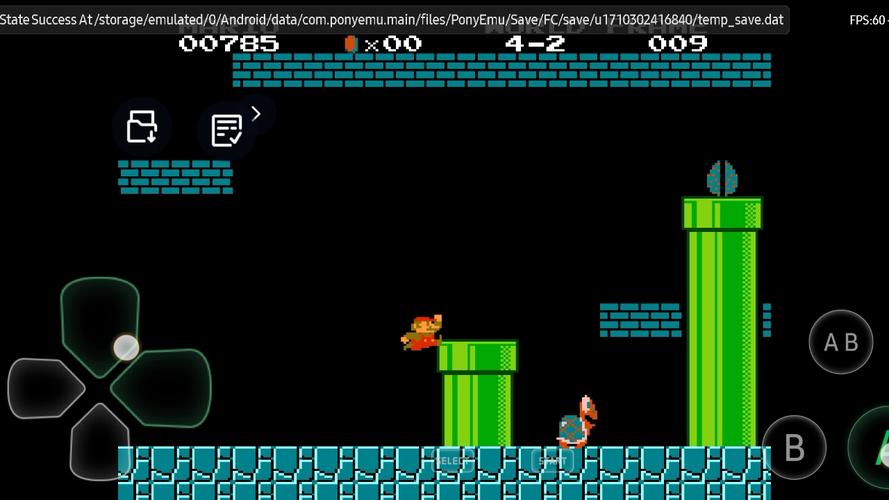Tap the round B action button

coord(794,447)
